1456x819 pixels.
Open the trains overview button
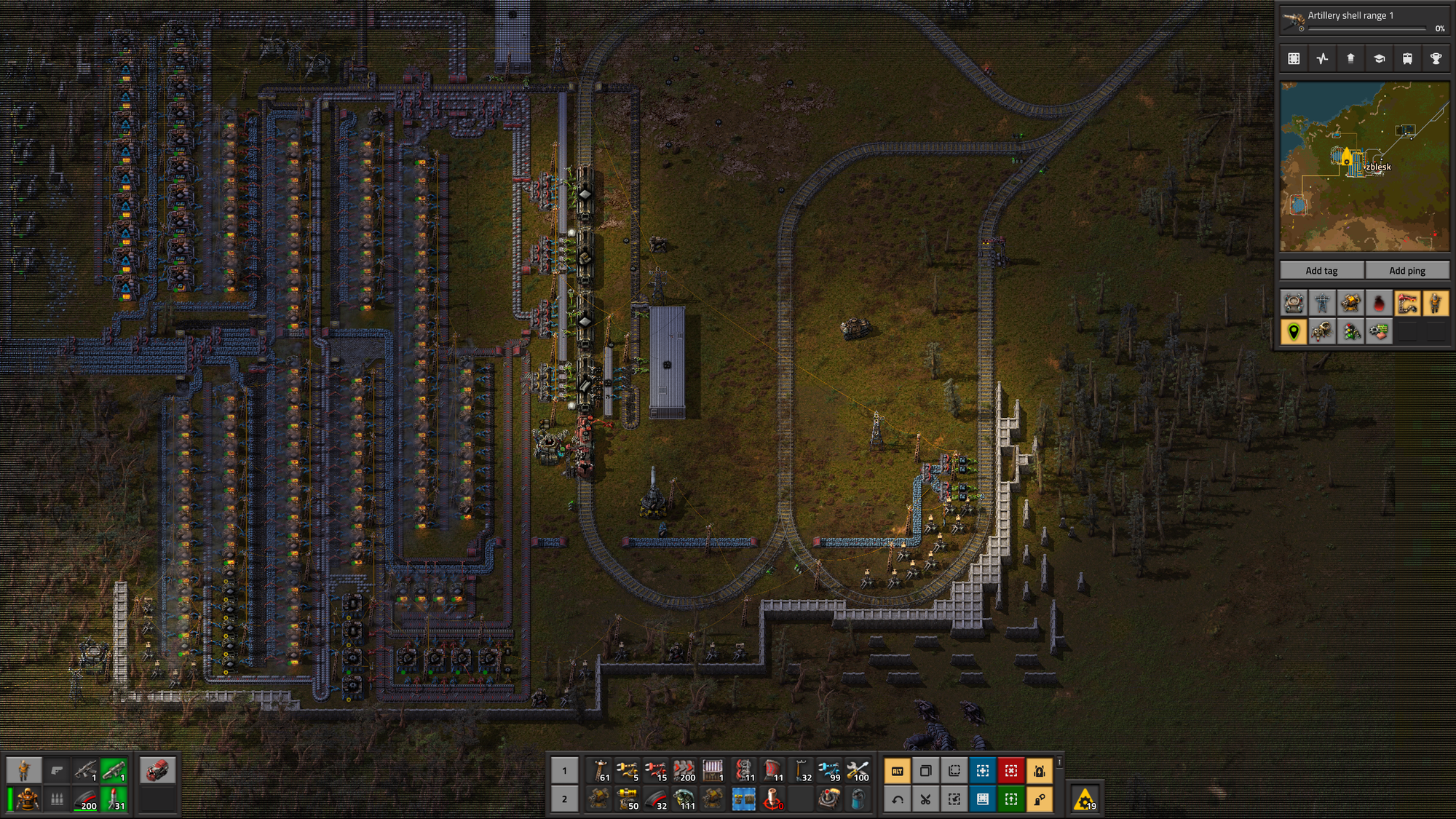point(1407,59)
